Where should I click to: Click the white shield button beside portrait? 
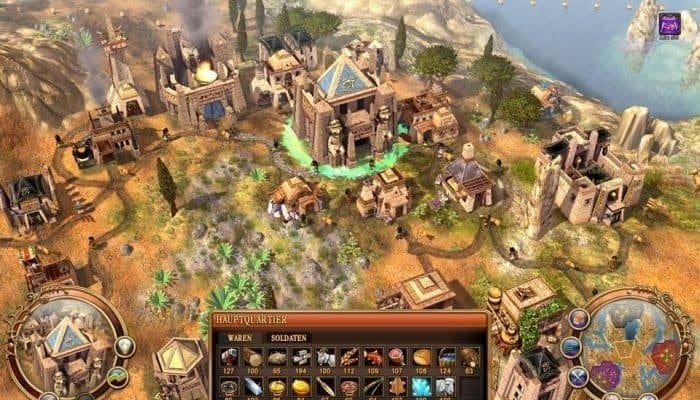(x=124, y=347)
